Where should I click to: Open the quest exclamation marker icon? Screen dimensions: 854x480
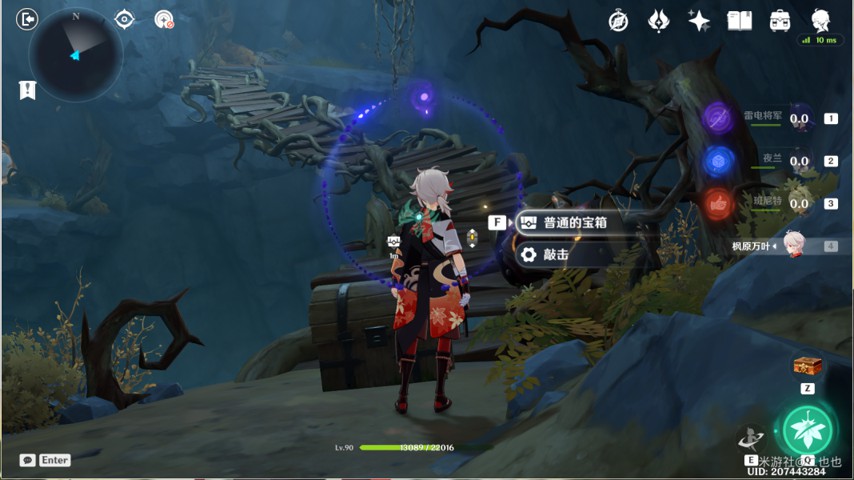27,90
